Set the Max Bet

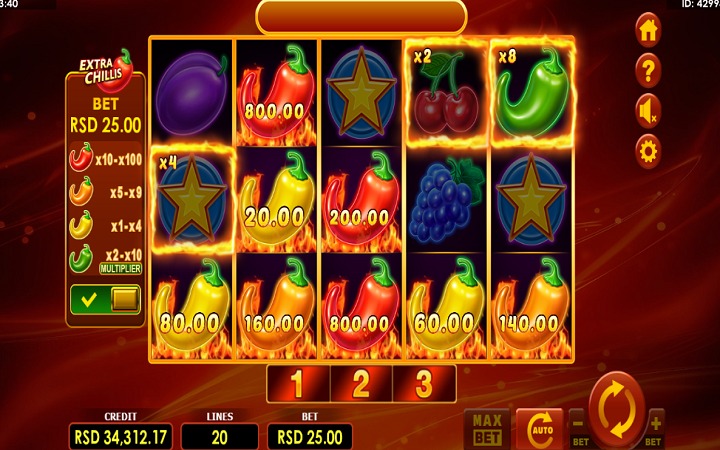488,429
